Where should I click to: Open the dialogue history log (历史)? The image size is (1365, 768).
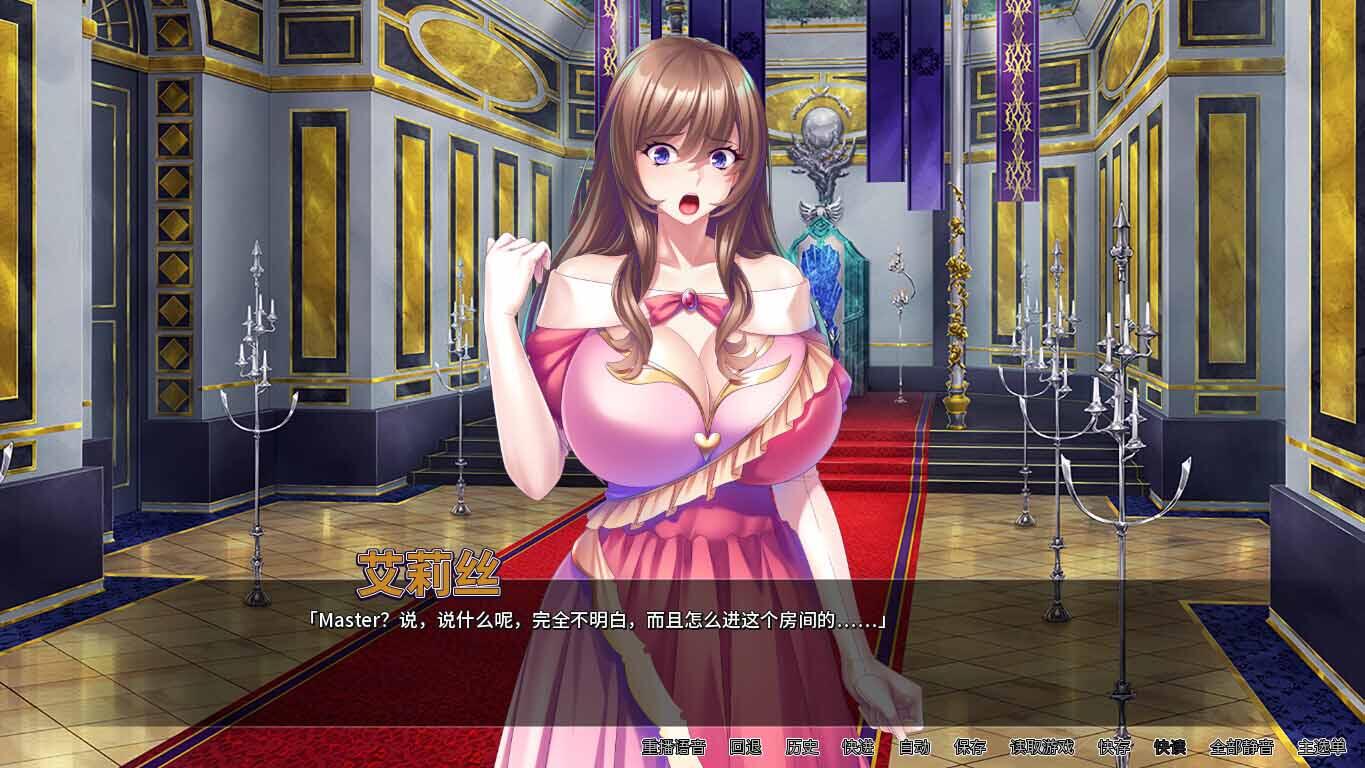click(x=800, y=747)
